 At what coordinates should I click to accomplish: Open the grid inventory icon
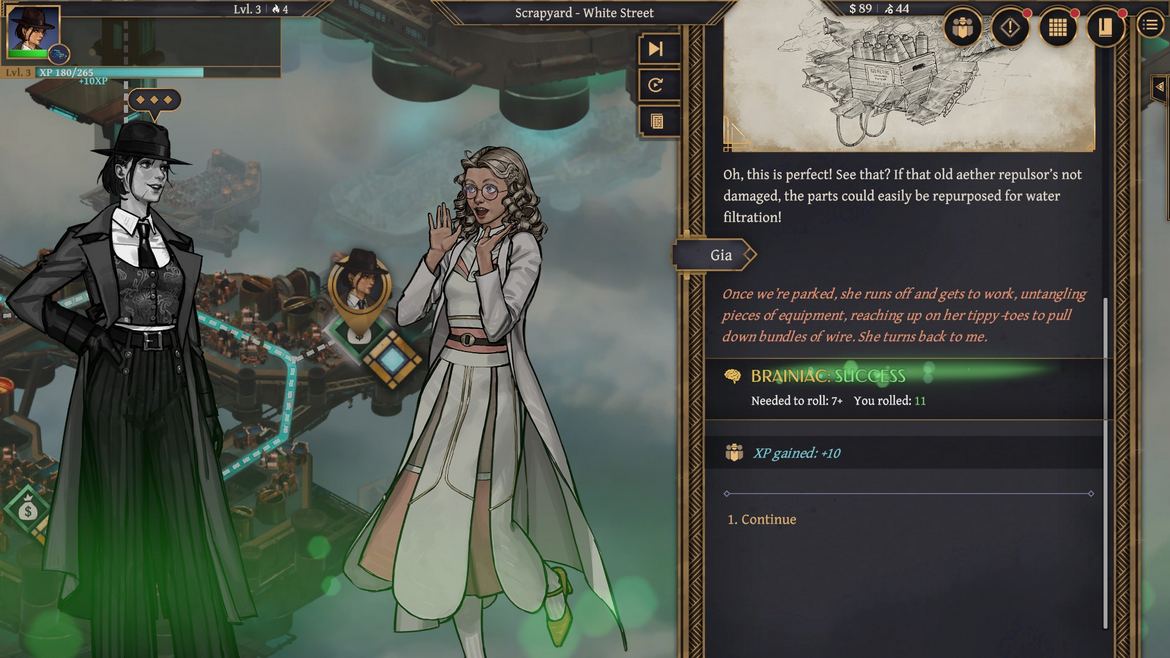click(1057, 28)
